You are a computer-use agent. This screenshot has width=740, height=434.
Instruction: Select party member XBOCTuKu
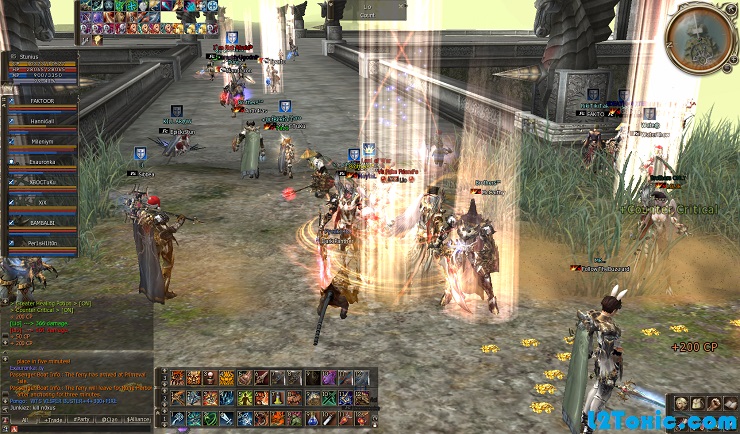click(x=42, y=182)
